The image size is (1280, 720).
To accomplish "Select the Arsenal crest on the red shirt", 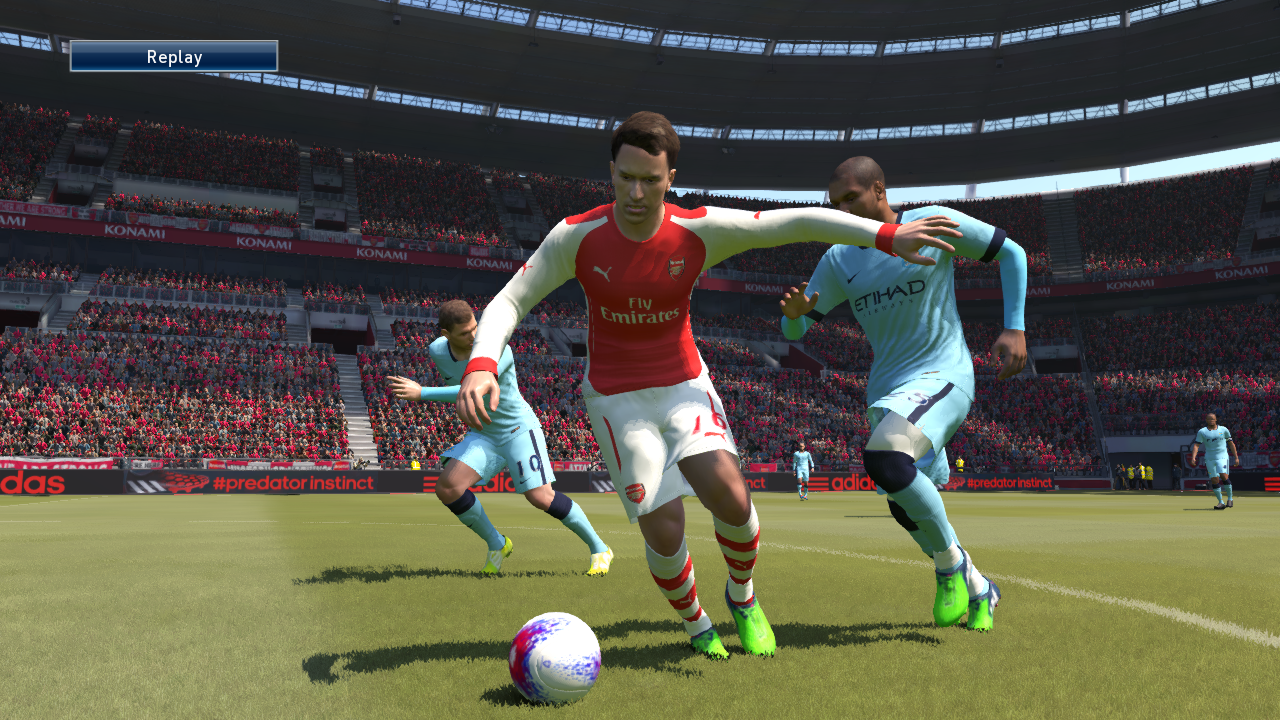I will (674, 268).
